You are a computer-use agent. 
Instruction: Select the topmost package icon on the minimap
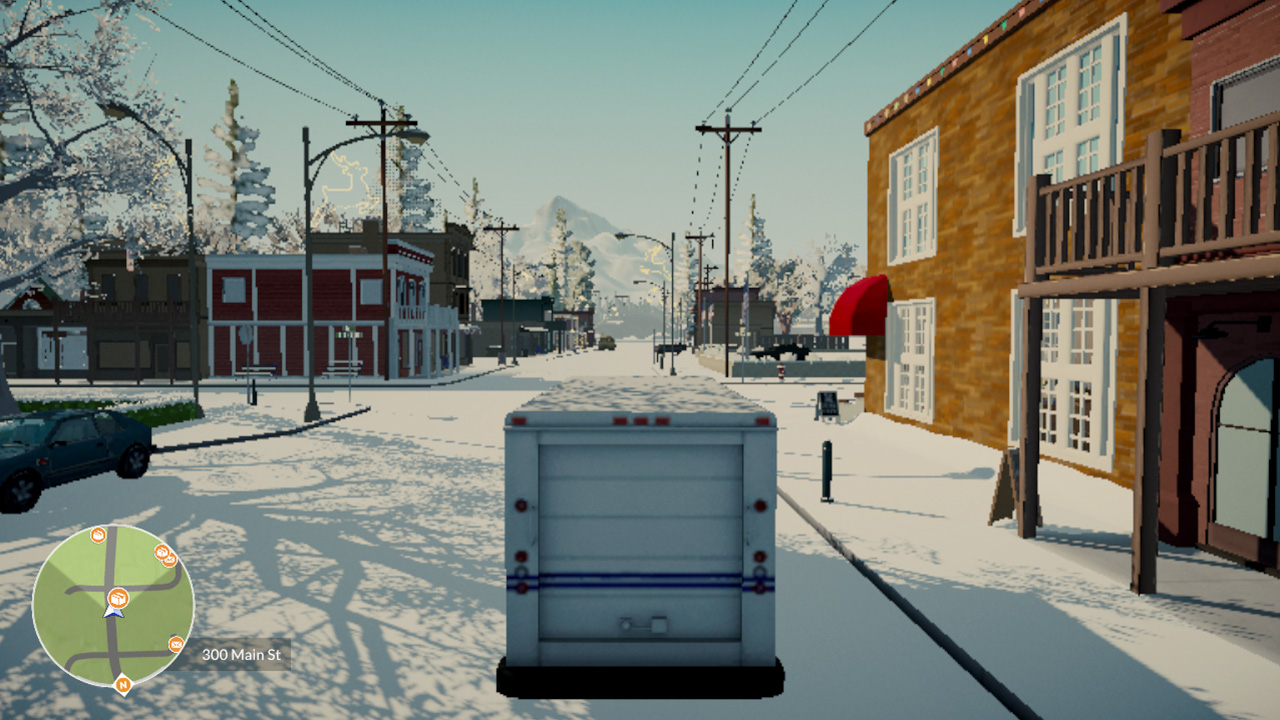(97, 536)
